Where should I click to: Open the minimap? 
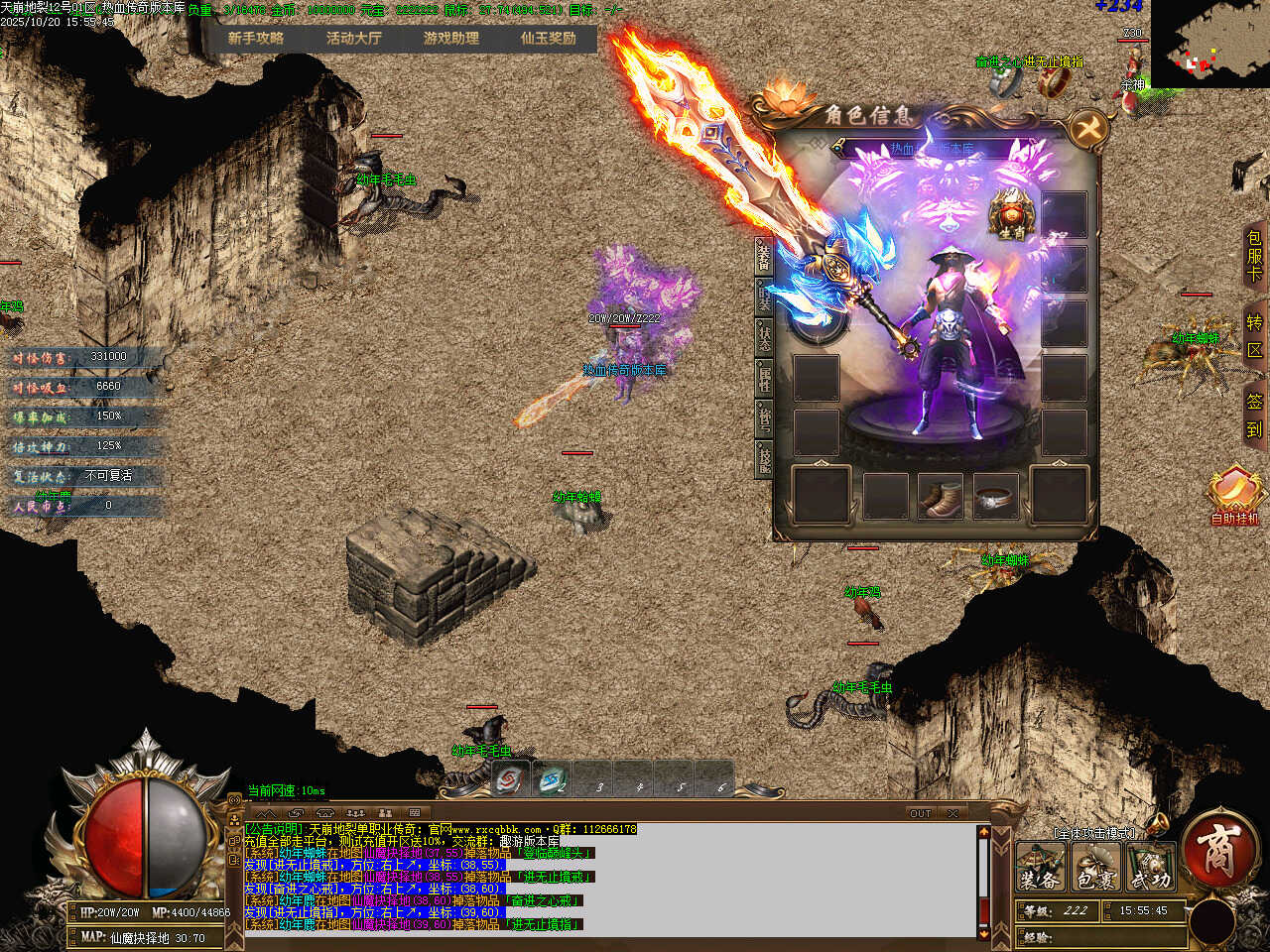tap(1210, 43)
